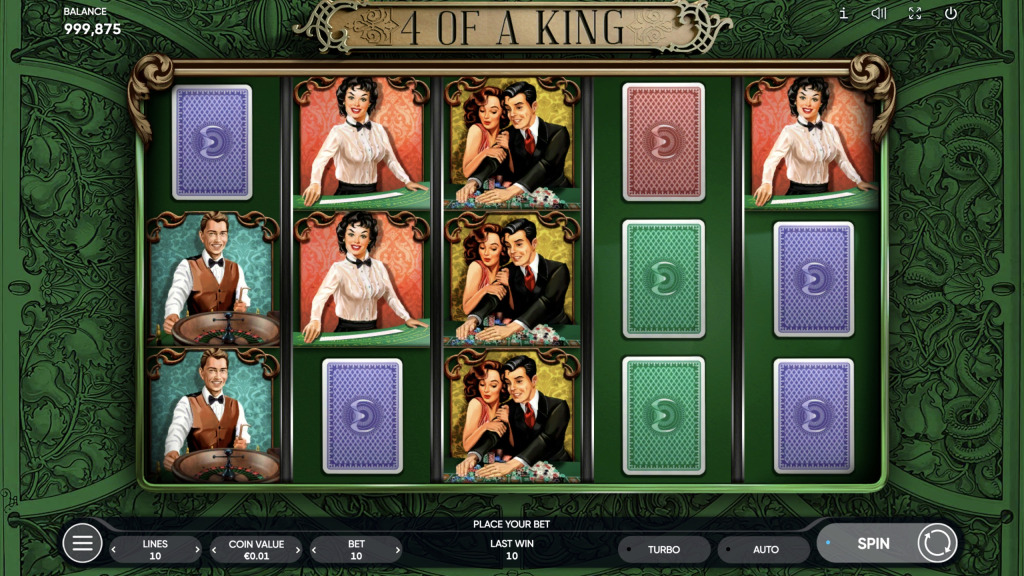
Task: Raise the coin value
Action: coord(298,550)
